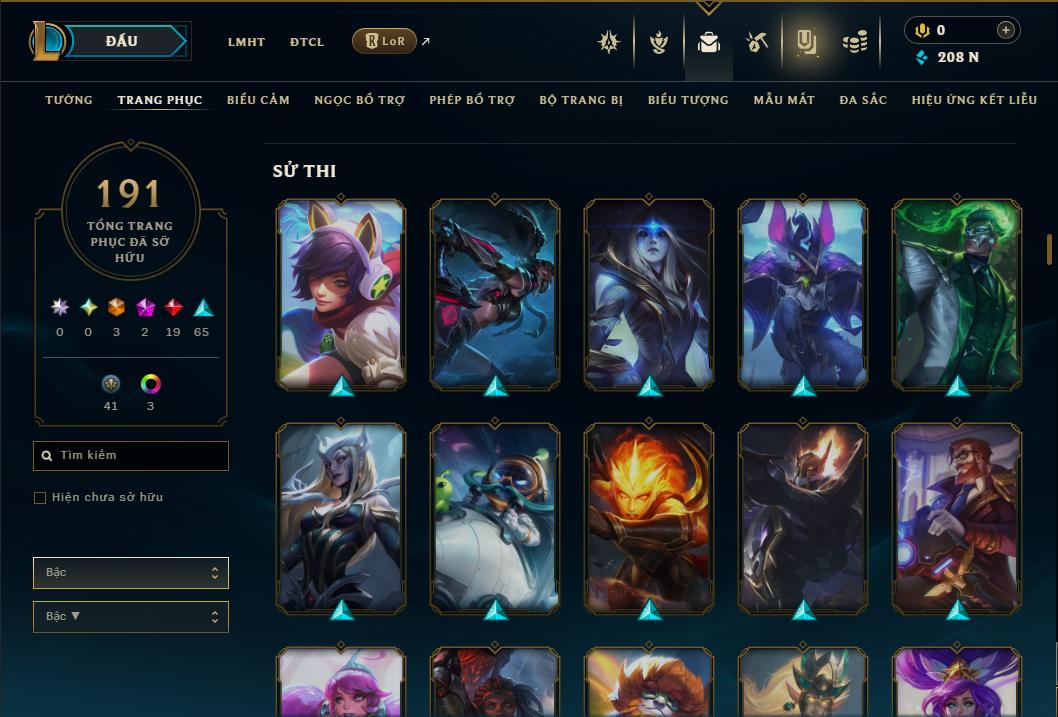Click the ĐẤU play button

click(x=122, y=41)
